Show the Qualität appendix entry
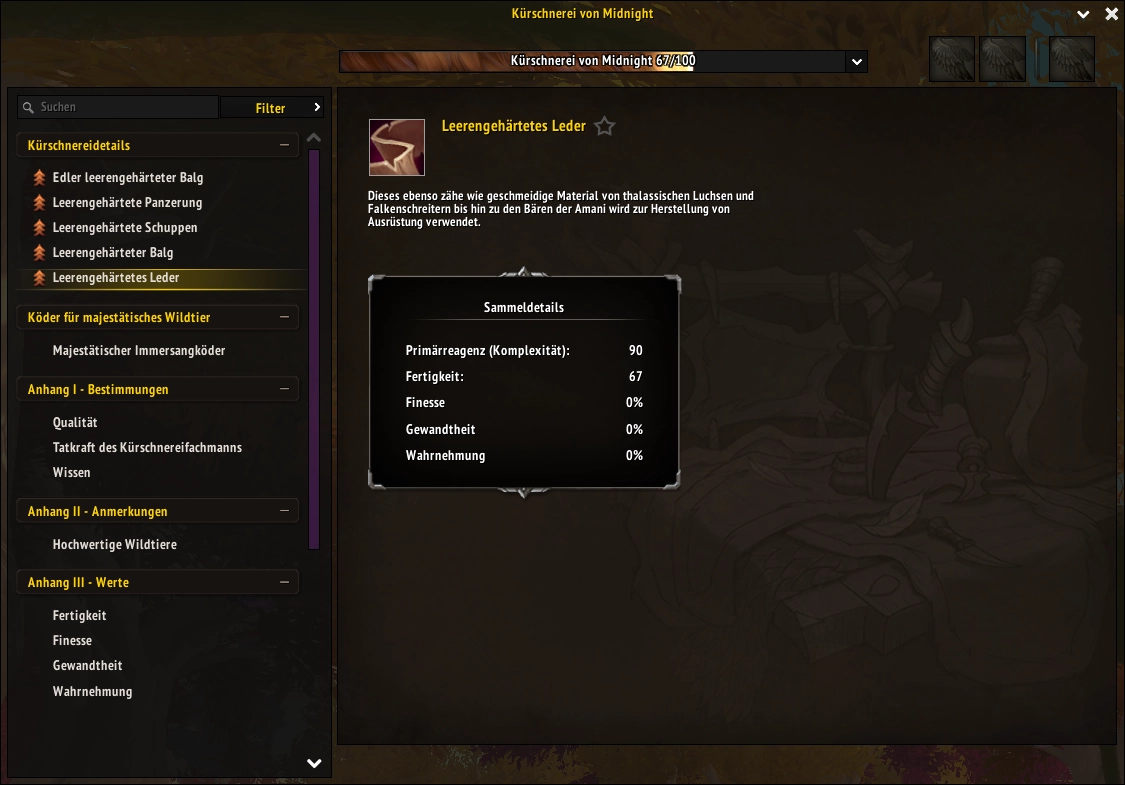The image size is (1125, 785). [x=75, y=423]
